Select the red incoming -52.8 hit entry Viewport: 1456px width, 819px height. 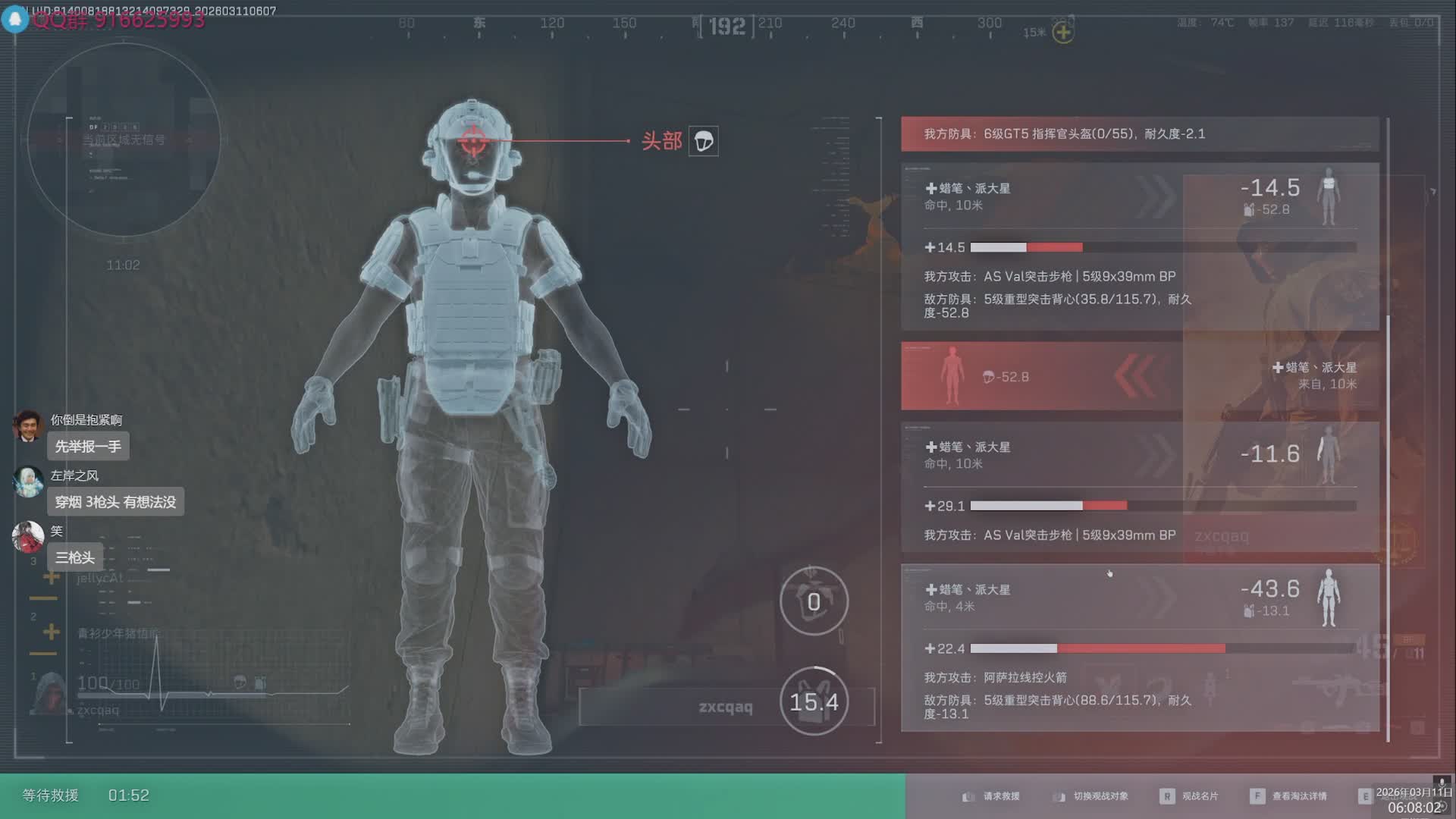[x=1139, y=376]
